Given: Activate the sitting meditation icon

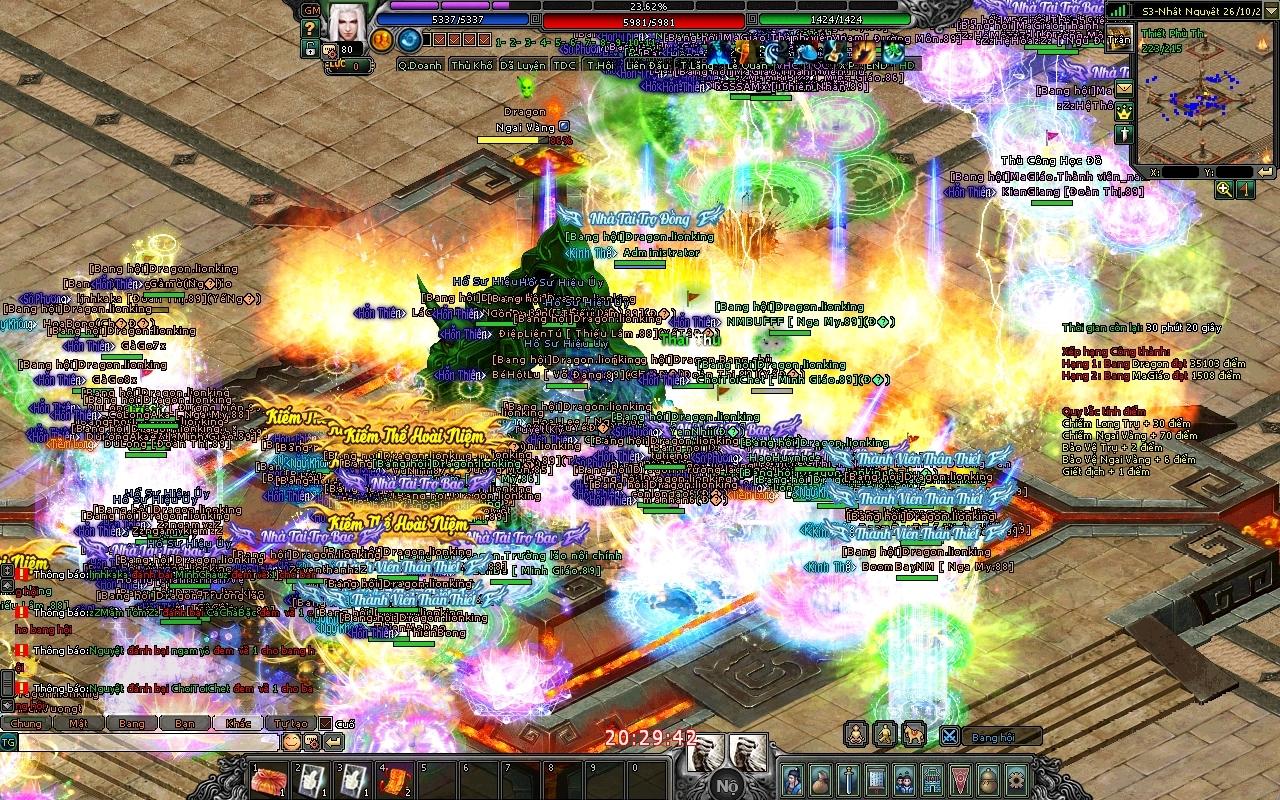Looking at the screenshot, I should (856, 735).
